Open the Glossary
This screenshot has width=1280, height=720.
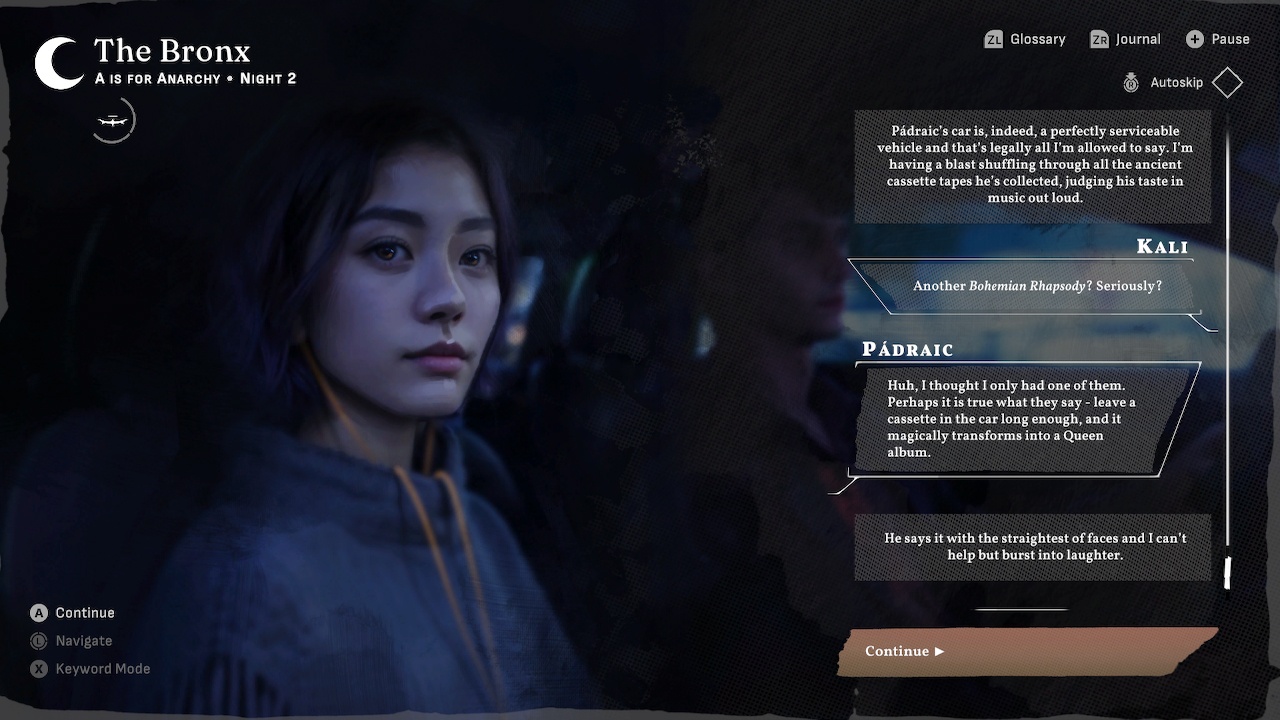click(x=1038, y=39)
